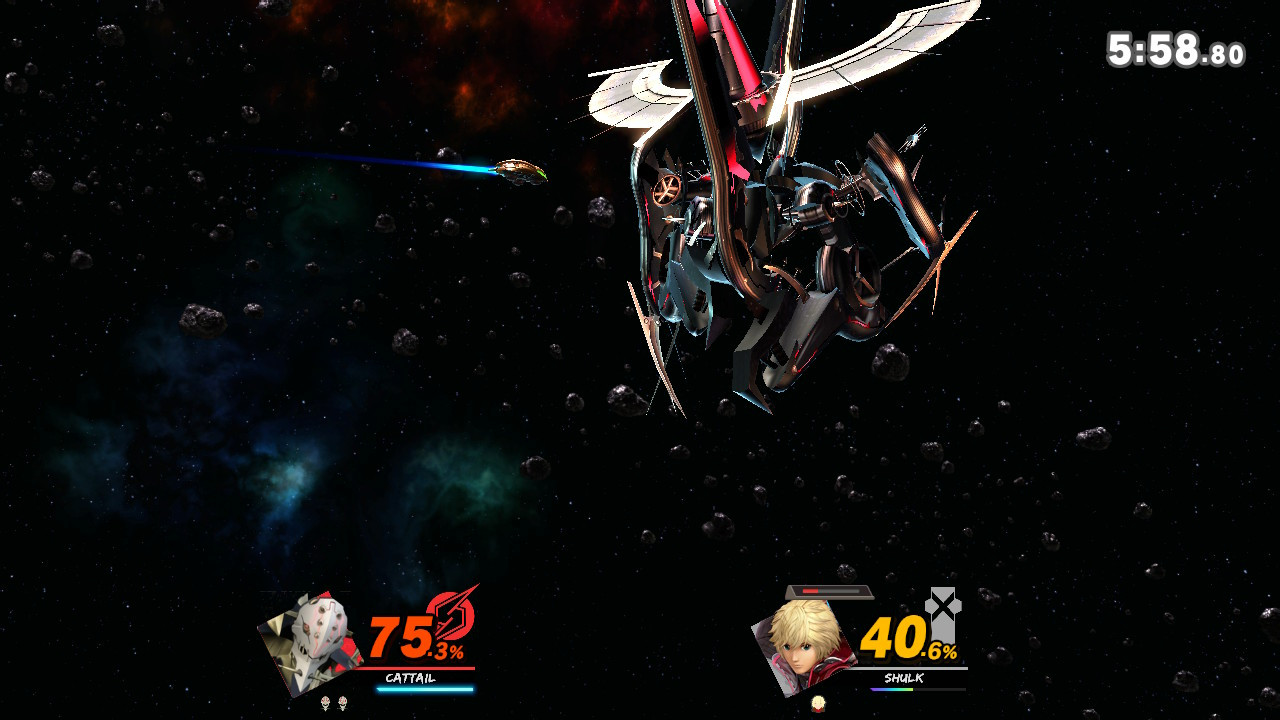This screenshot has height=720, width=1280.
Task: Select Cattail's first stock head icon
Action: click(325, 702)
